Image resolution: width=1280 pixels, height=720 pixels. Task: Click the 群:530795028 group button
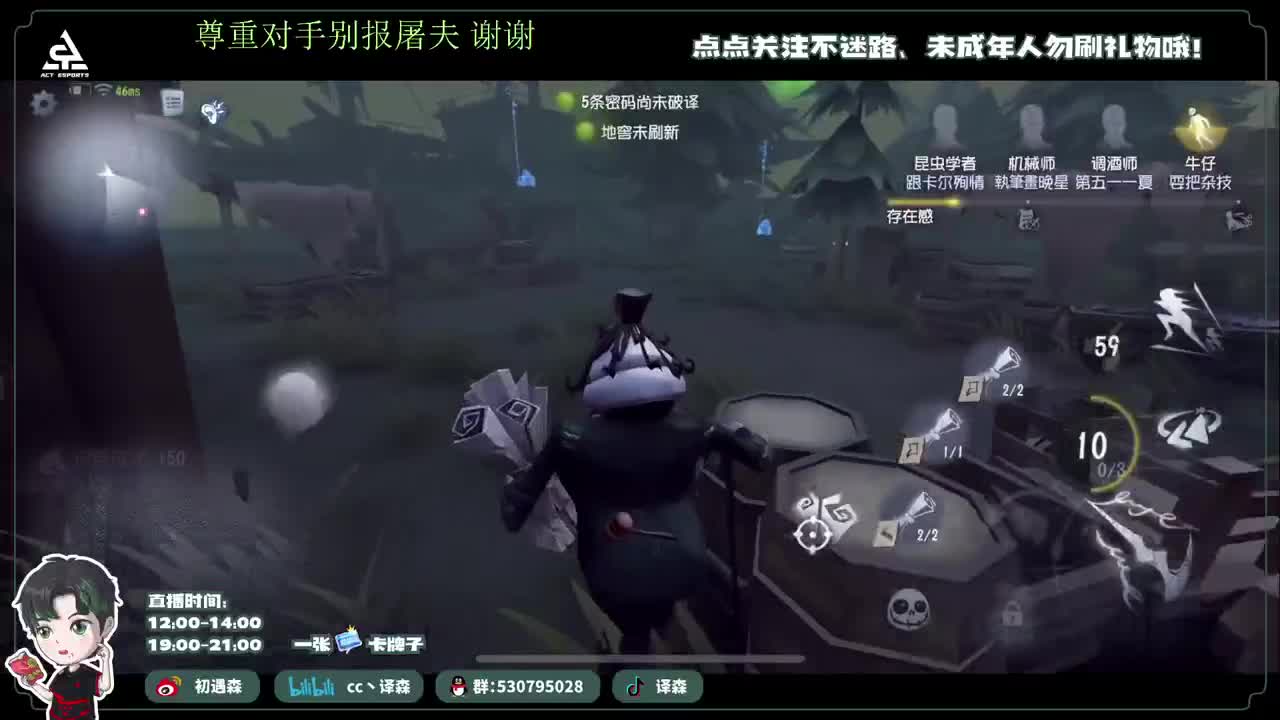(528, 687)
